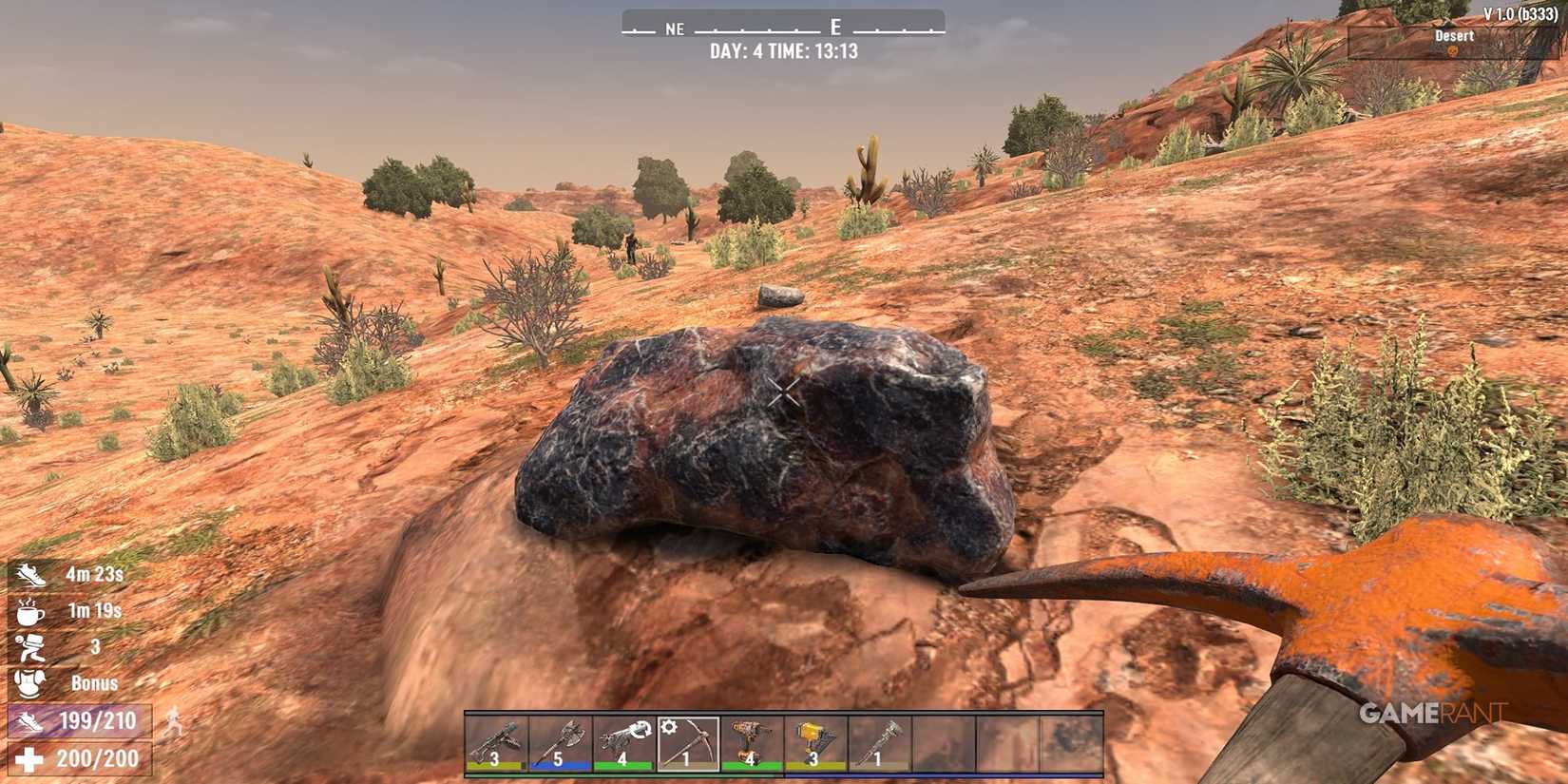The height and width of the screenshot is (784, 1568).
Task: Click the Desert biome indicator
Action: [1455, 36]
